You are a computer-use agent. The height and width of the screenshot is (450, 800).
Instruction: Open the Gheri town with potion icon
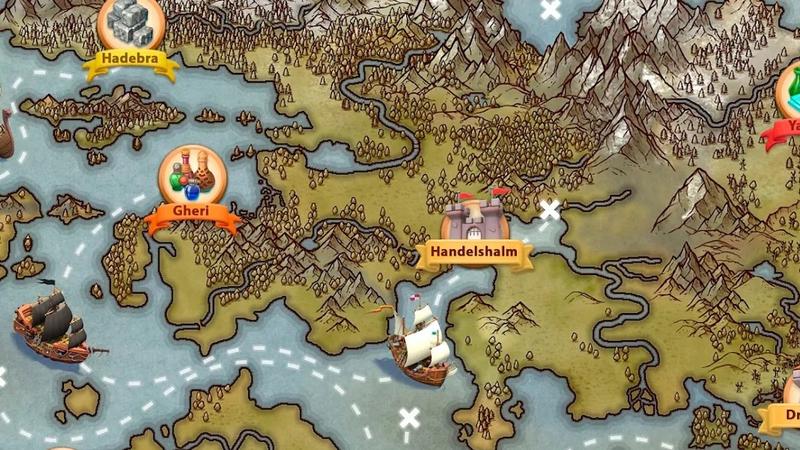[x=193, y=178]
